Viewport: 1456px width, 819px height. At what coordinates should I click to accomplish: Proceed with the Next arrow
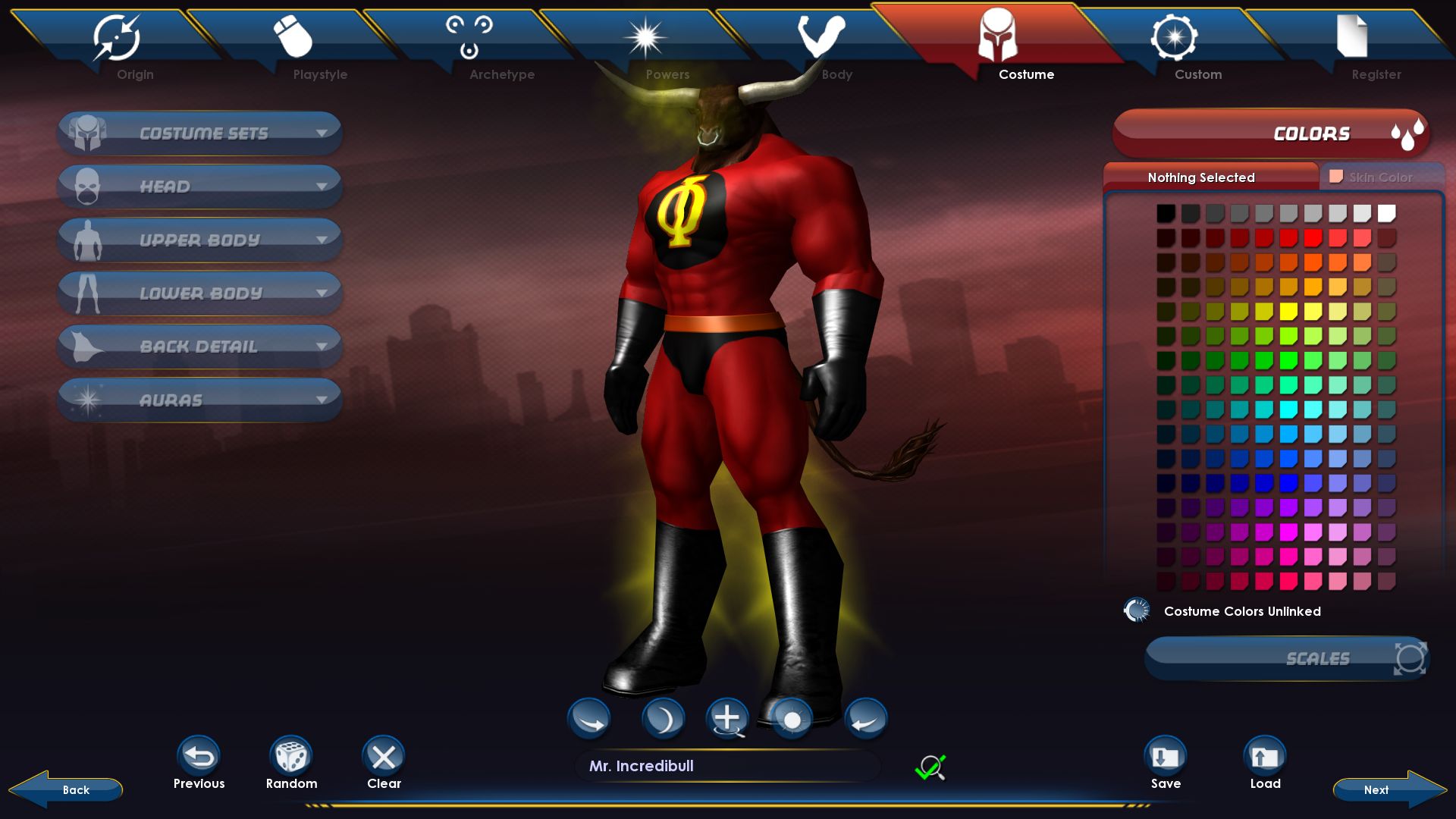click(1386, 789)
